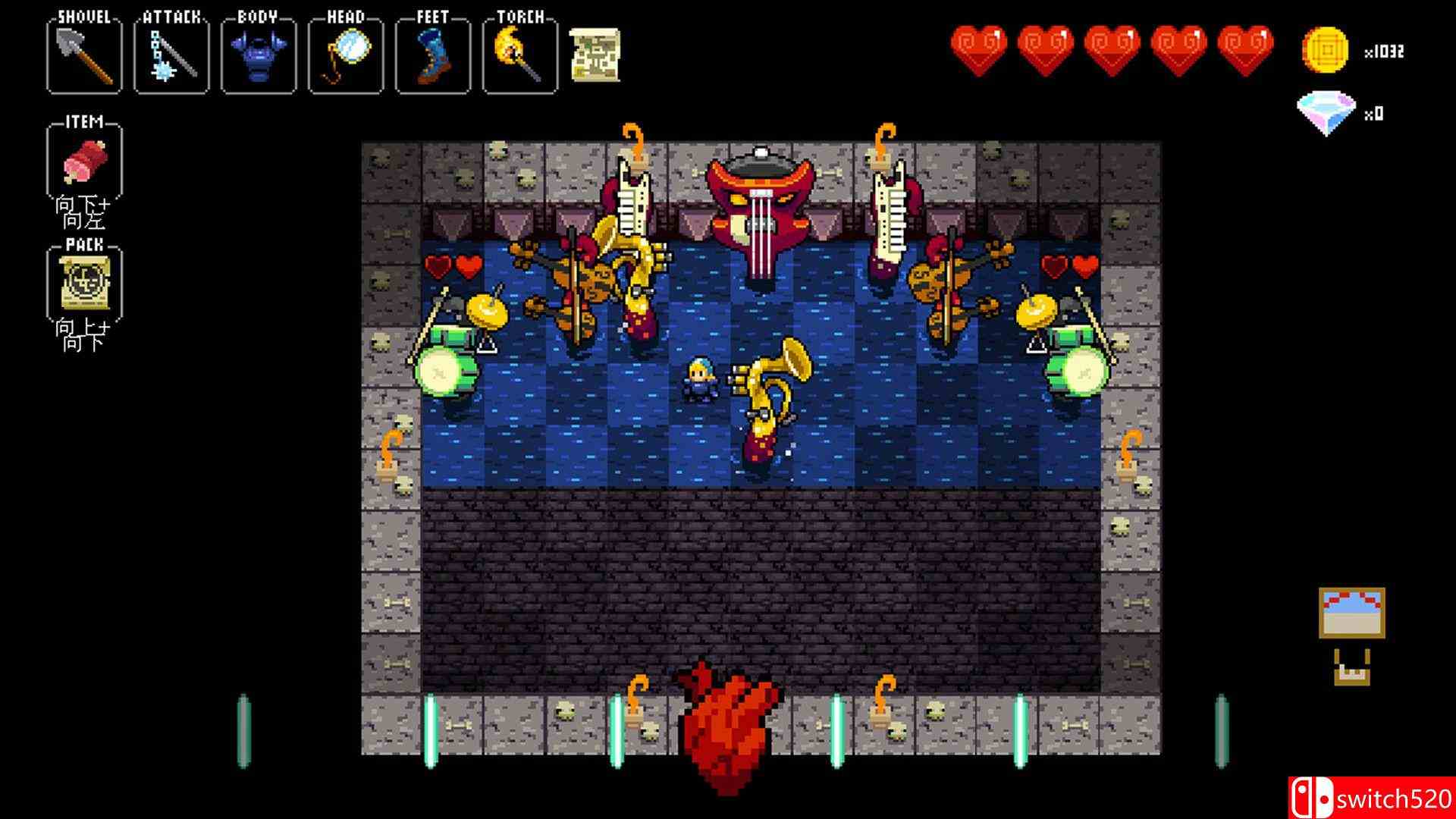Viewport: 1456px width, 819px height.
Task: Select the diamond currency icon
Action: pyautogui.click(x=1326, y=111)
